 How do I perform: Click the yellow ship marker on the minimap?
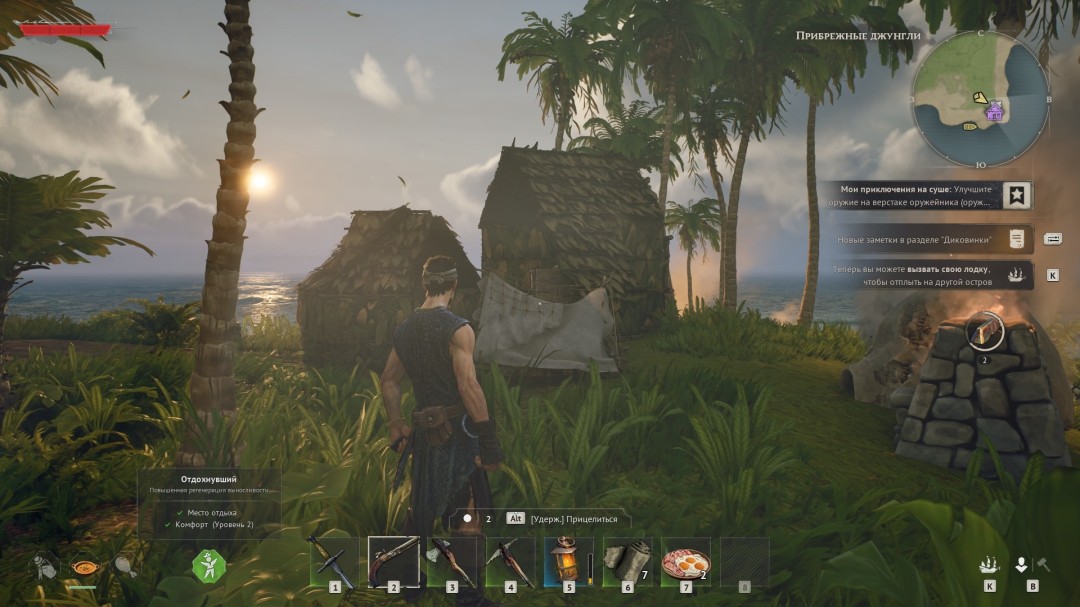click(x=969, y=127)
